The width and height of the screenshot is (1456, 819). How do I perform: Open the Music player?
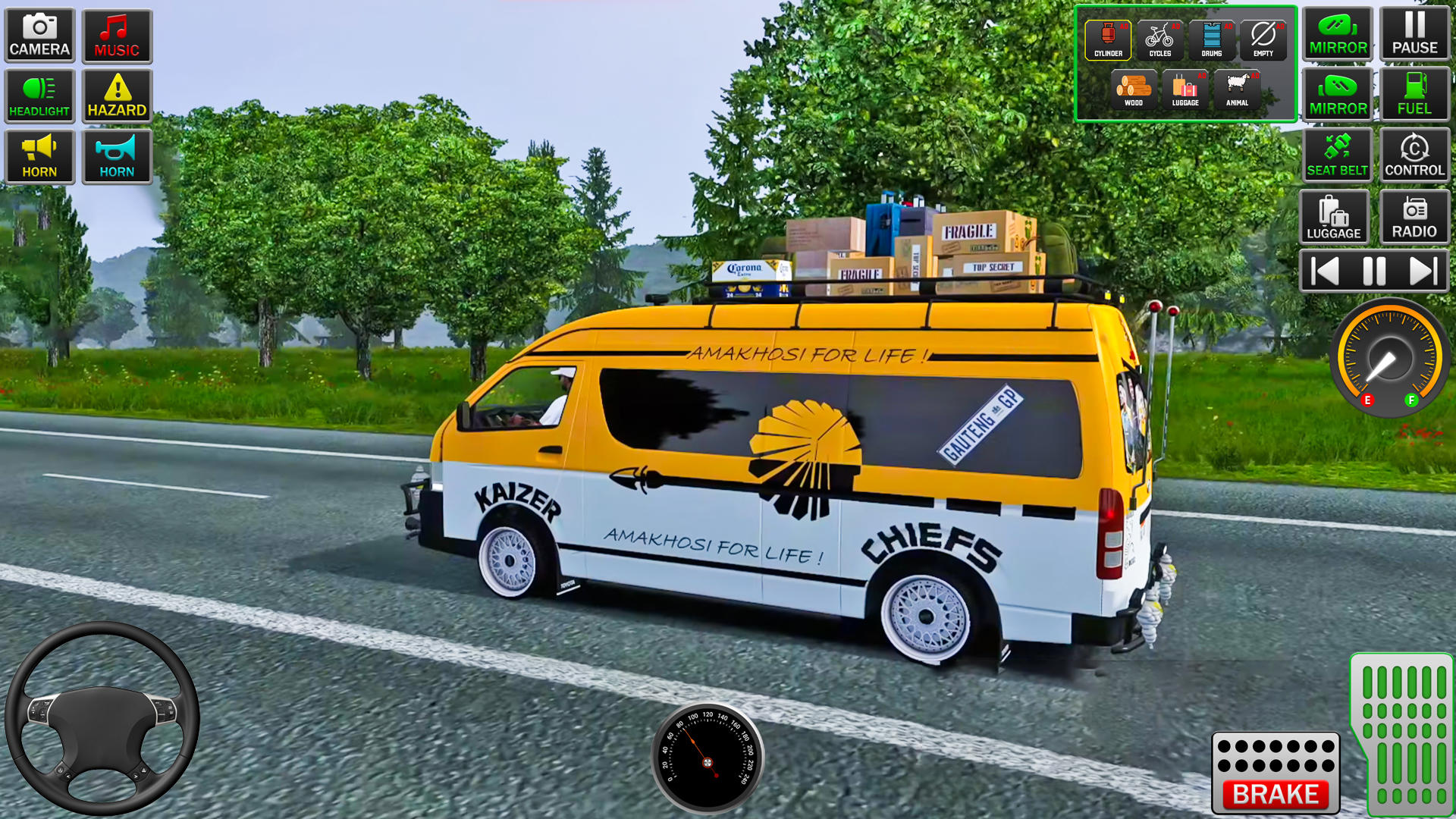tap(117, 34)
